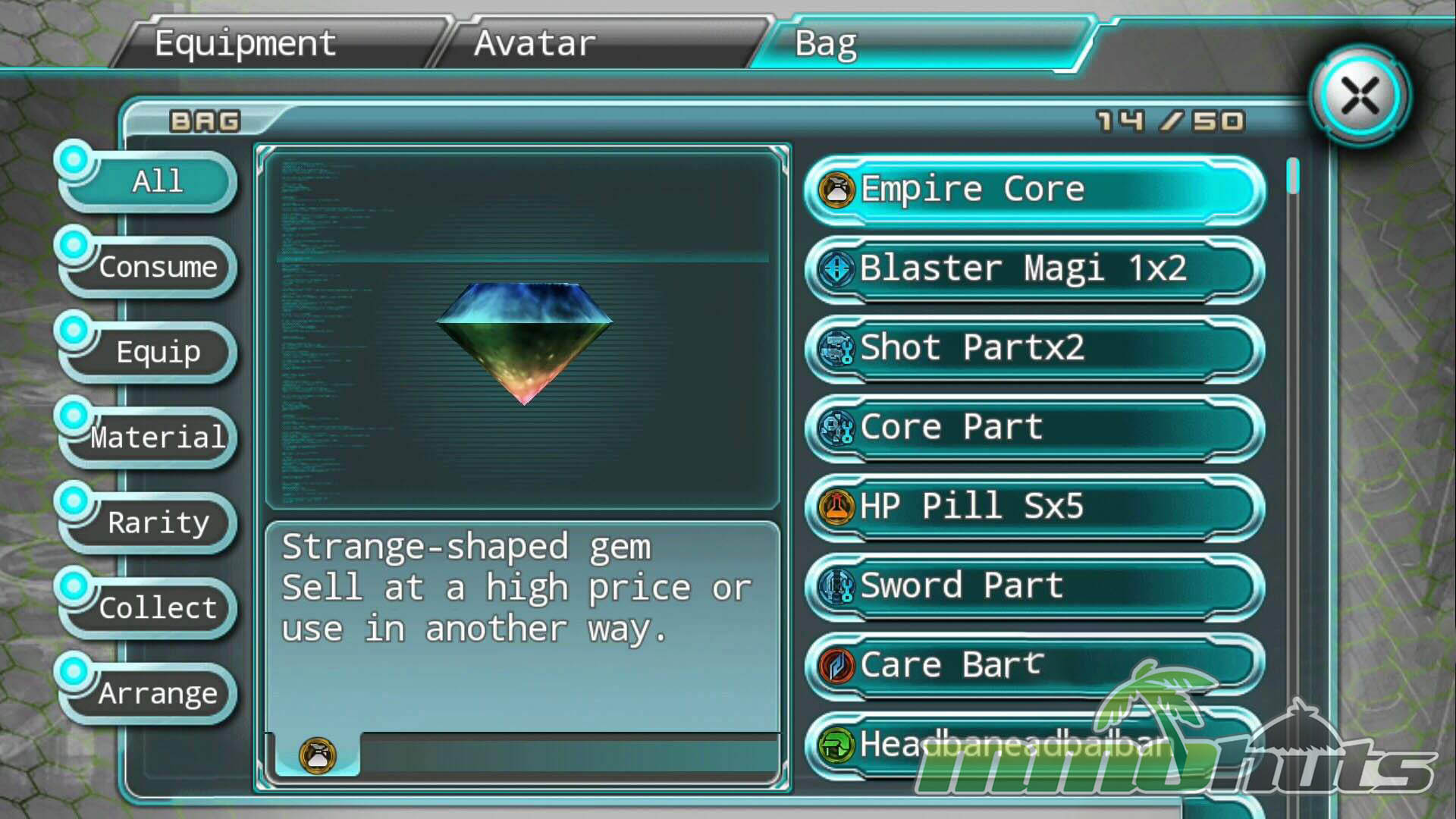Choose the Blaster Magi 1x2 entry

point(1034,268)
